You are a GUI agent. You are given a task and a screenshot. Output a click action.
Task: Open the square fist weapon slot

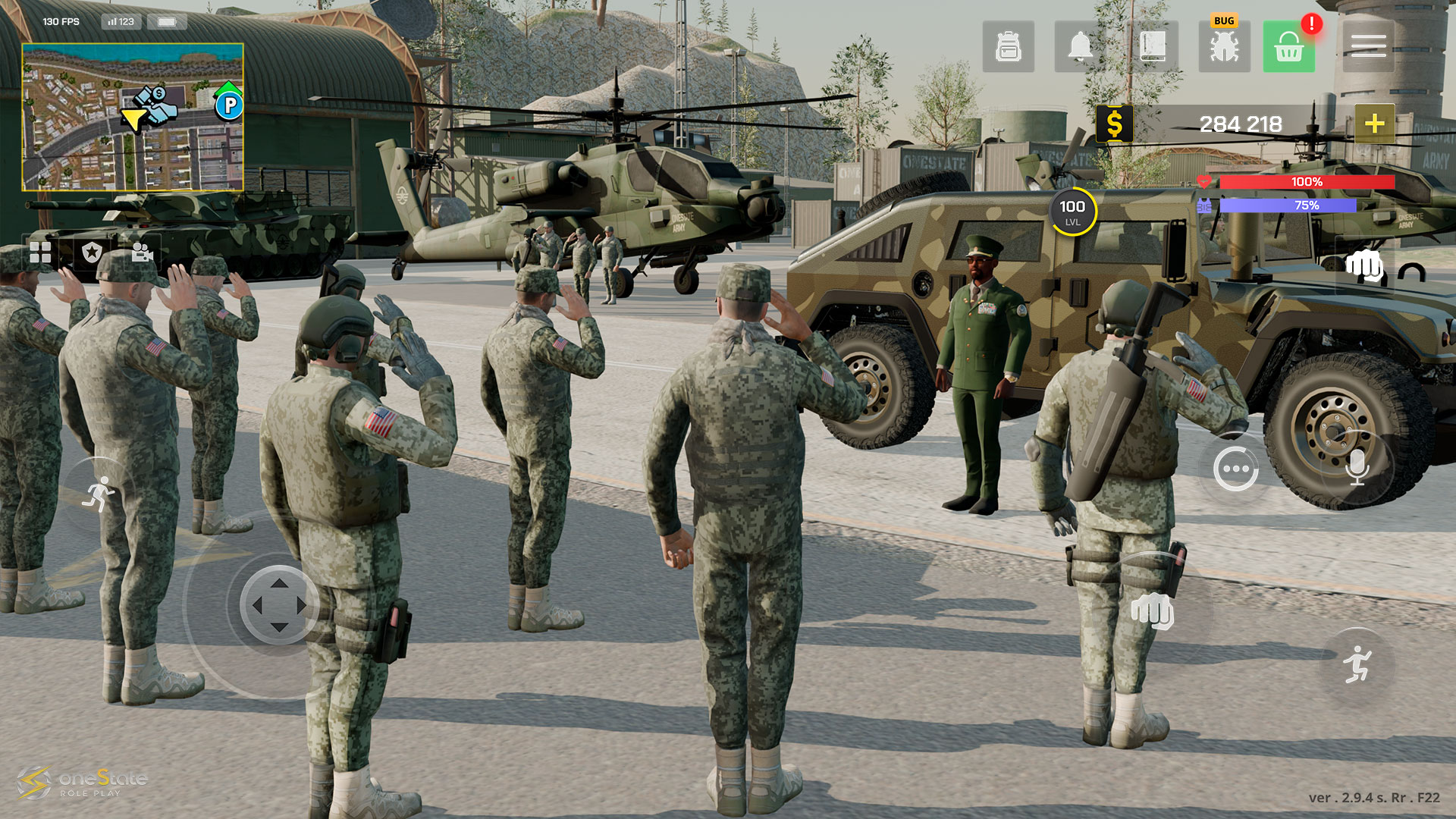click(x=1364, y=267)
